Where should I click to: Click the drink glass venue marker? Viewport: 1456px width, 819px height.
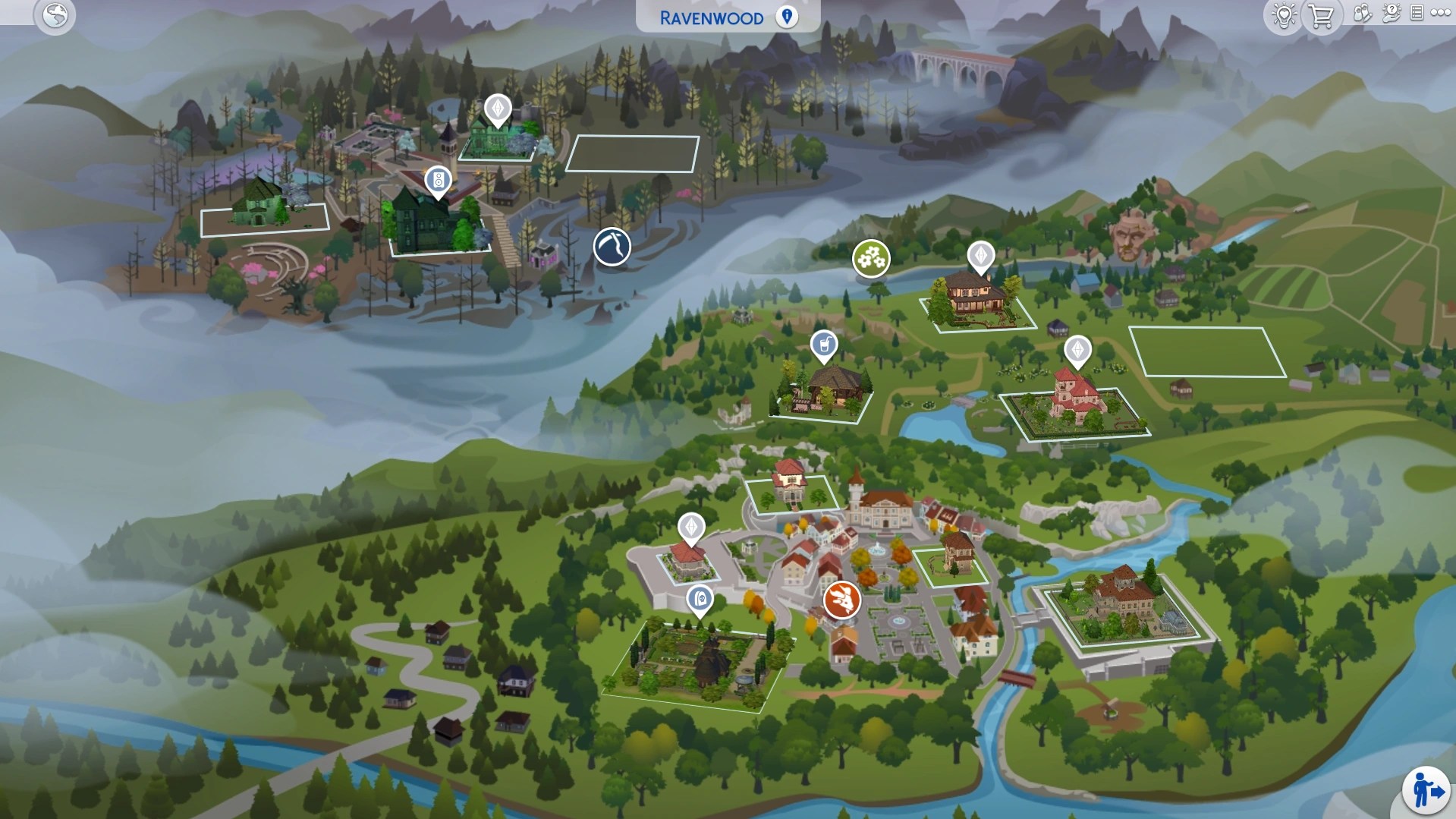pyautogui.click(x=824, y=344)
